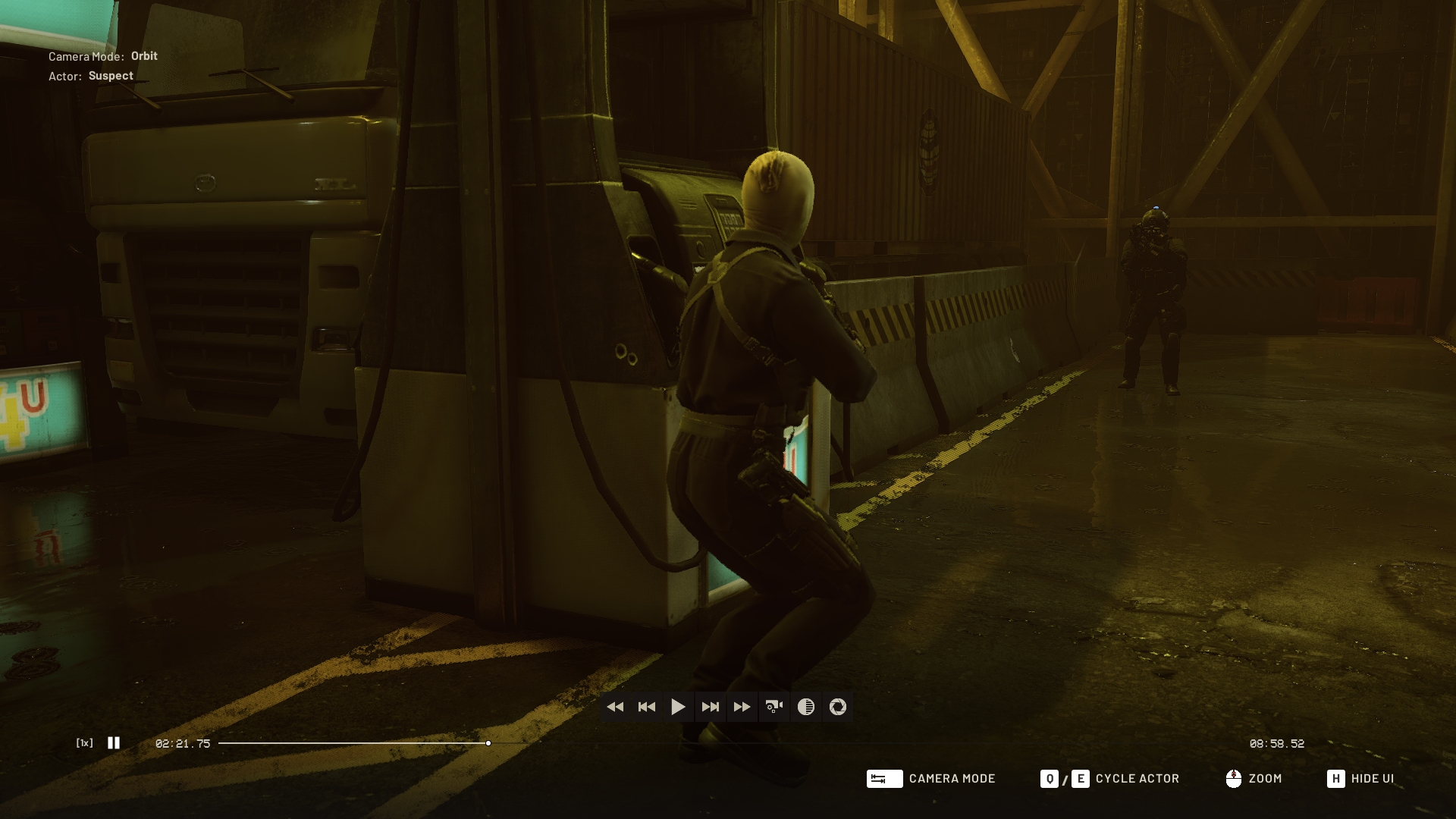Change the 1x playback speed indicator
The height and width of the screenshot is (819, 1456).
(x=85, y=743)
